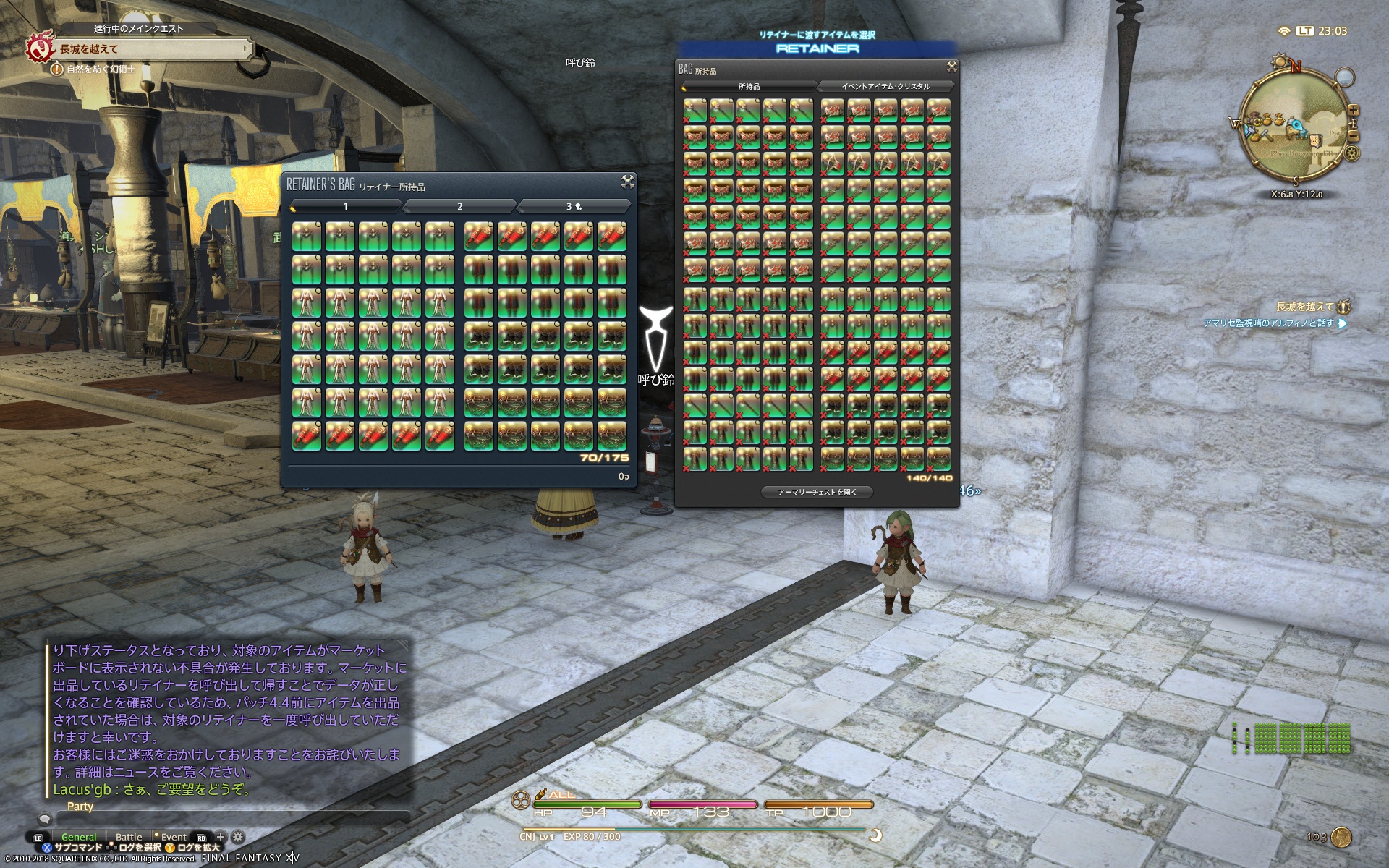1389x868 pixels.
Task: Select the General chat tab
Action: (79, 837)
